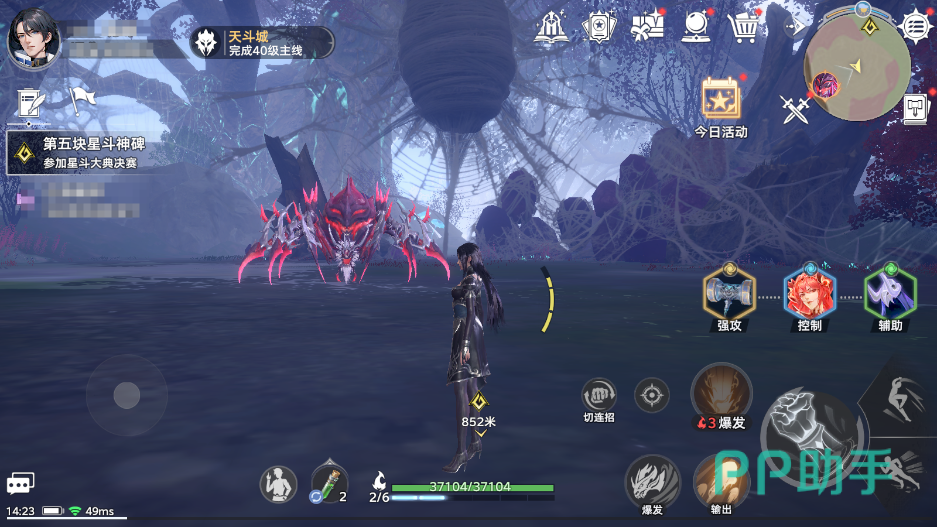Open the main menu list icon
937x527 pixels.
pyautogui.click(x=915, y=25)
